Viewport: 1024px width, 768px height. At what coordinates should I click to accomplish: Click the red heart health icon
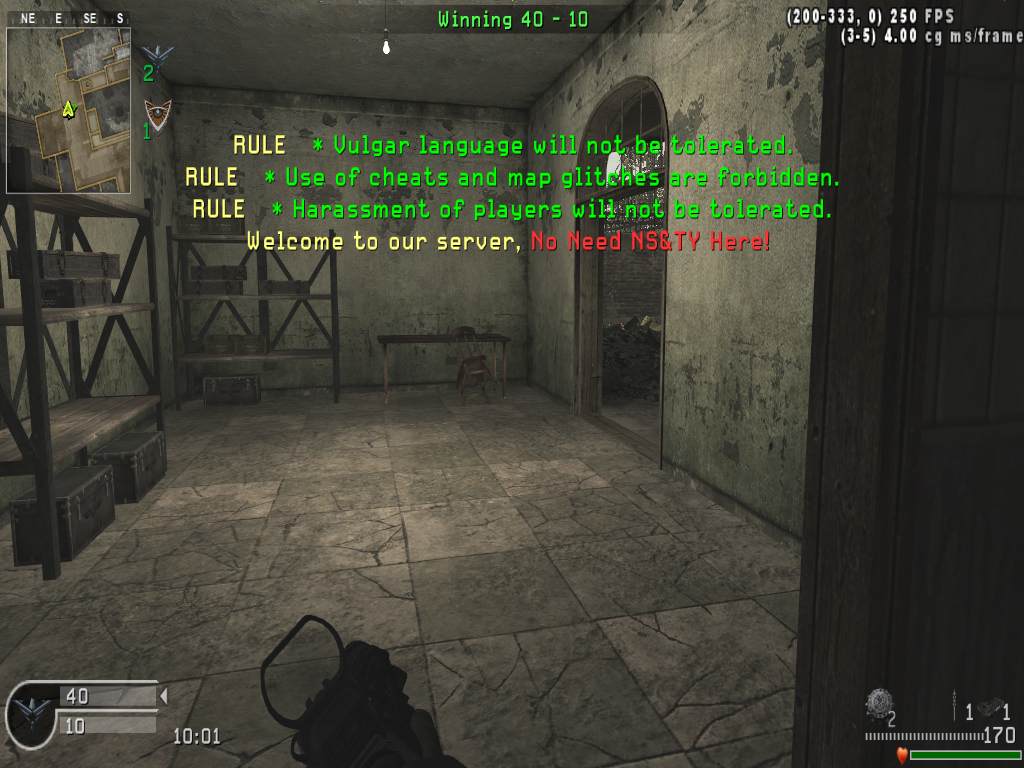click(902, 755)
